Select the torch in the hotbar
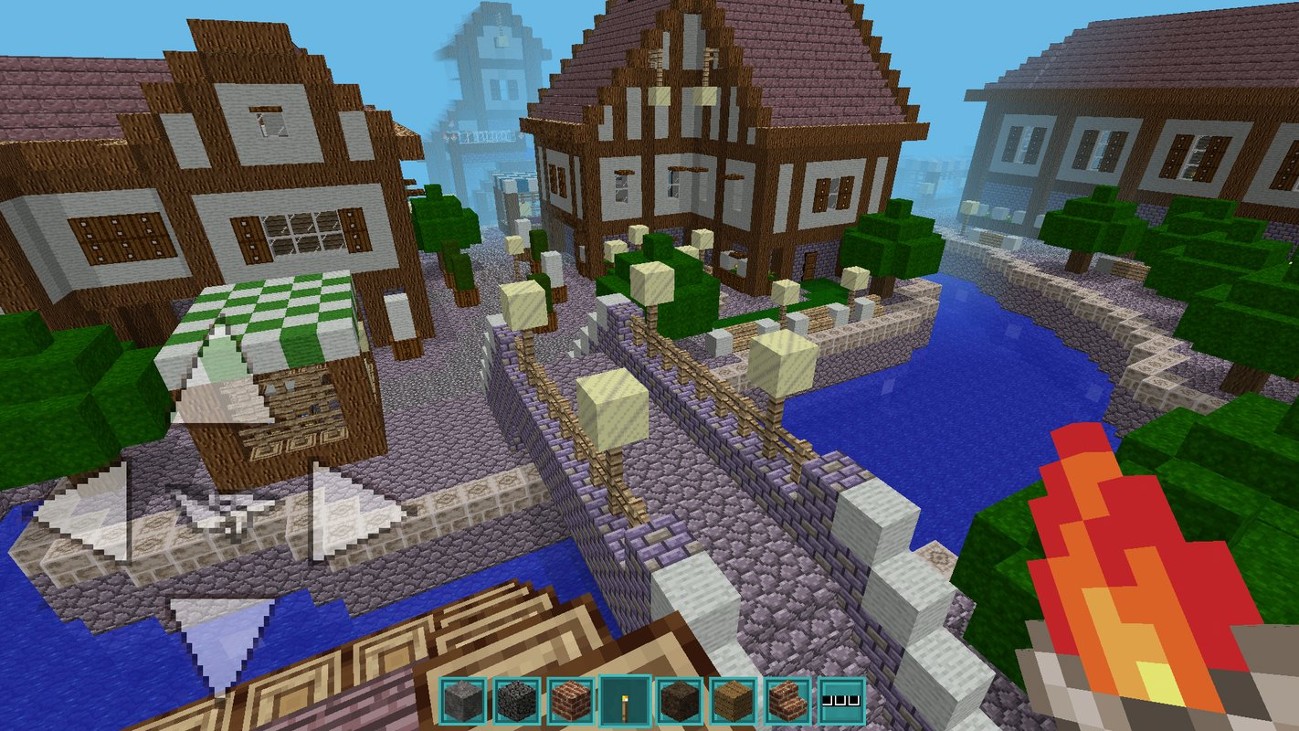 coord(626,700)
